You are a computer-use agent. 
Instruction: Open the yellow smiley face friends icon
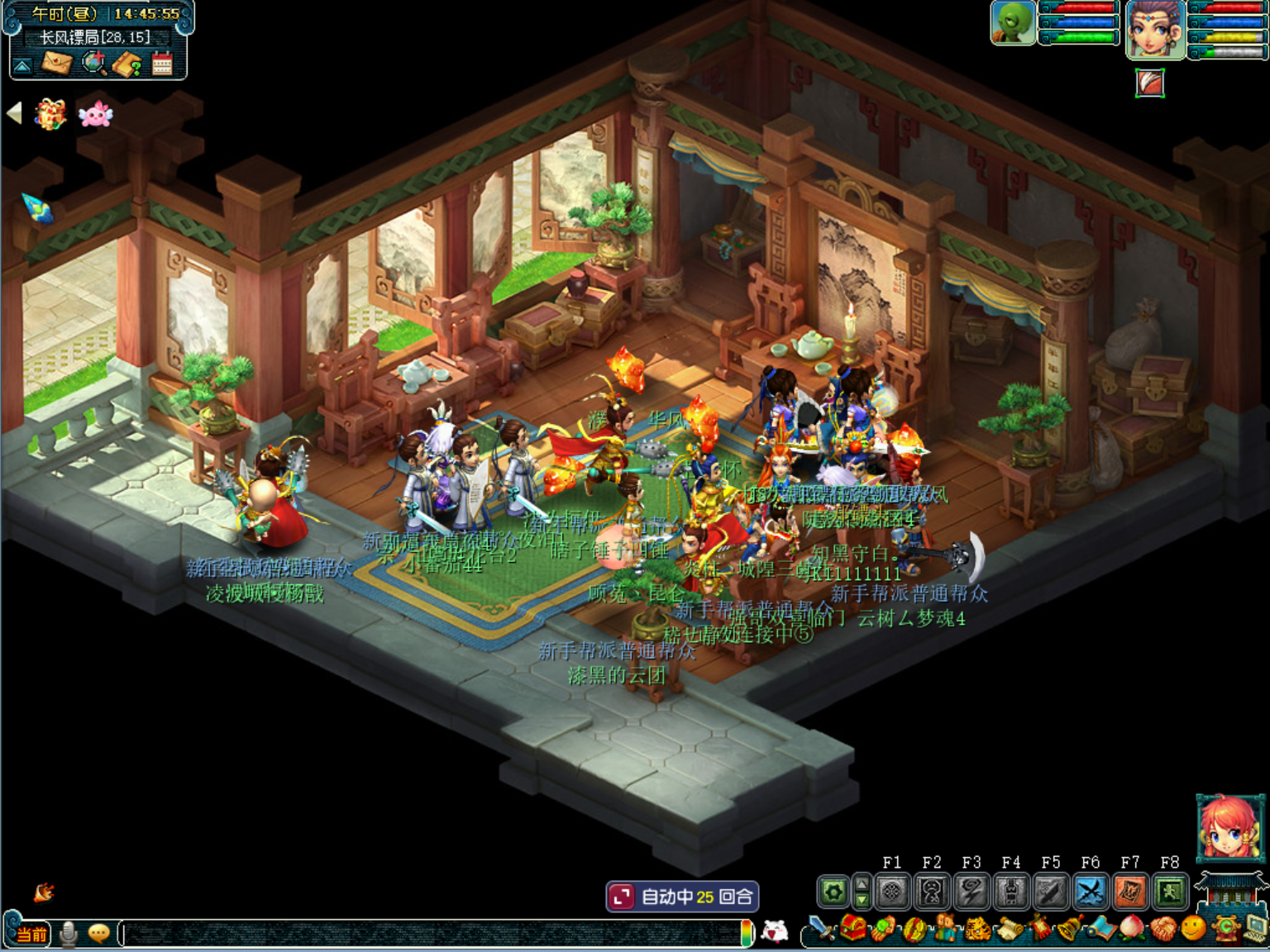pyautogui.click(x=1193, y=929)
